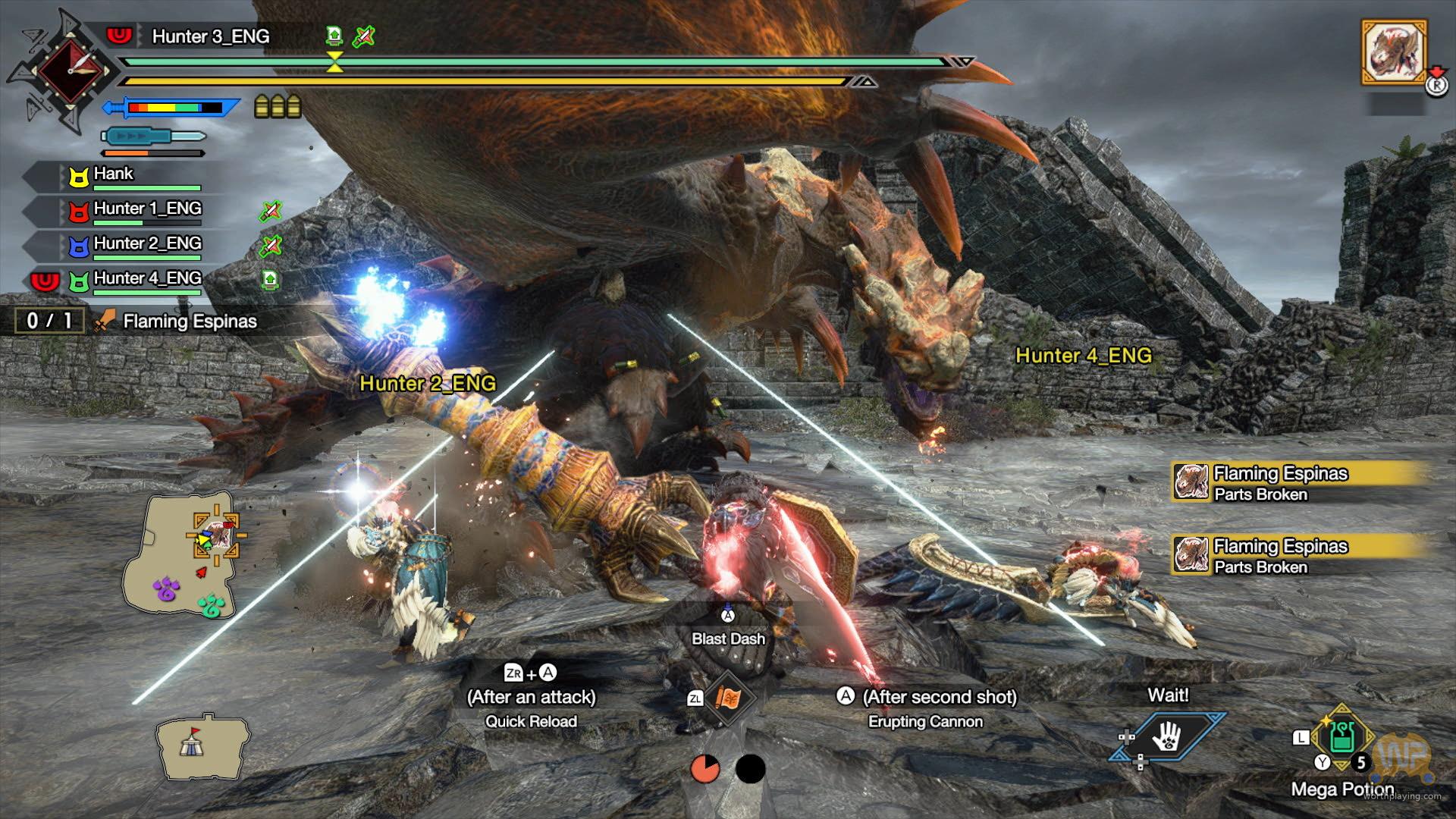Pick Hunter 4_ENG in the party list
1456x819 pixels.
tap(147, 279)
